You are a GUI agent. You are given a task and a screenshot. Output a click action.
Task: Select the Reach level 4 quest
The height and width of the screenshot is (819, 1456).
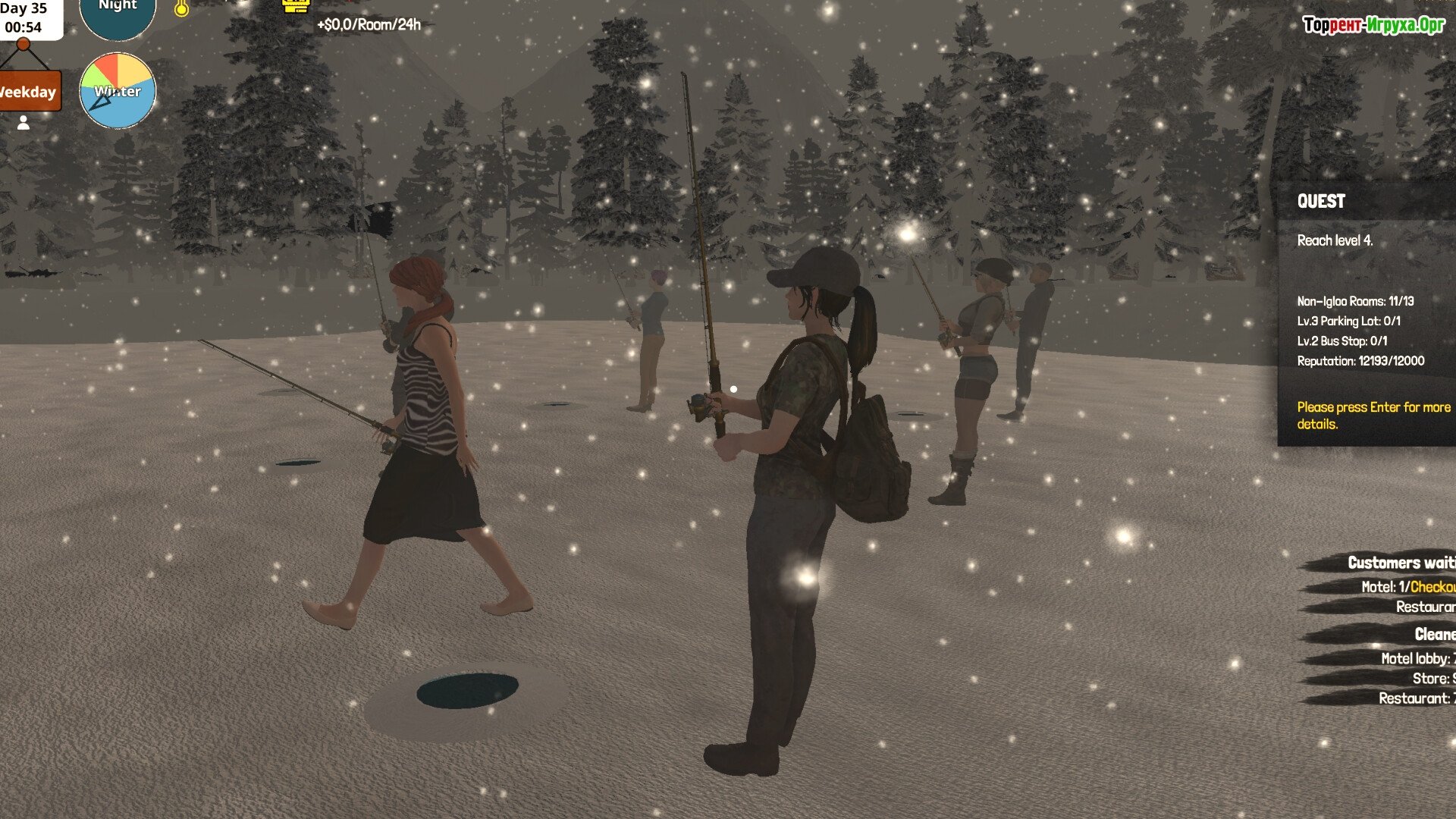click(x=1335, y=240)
